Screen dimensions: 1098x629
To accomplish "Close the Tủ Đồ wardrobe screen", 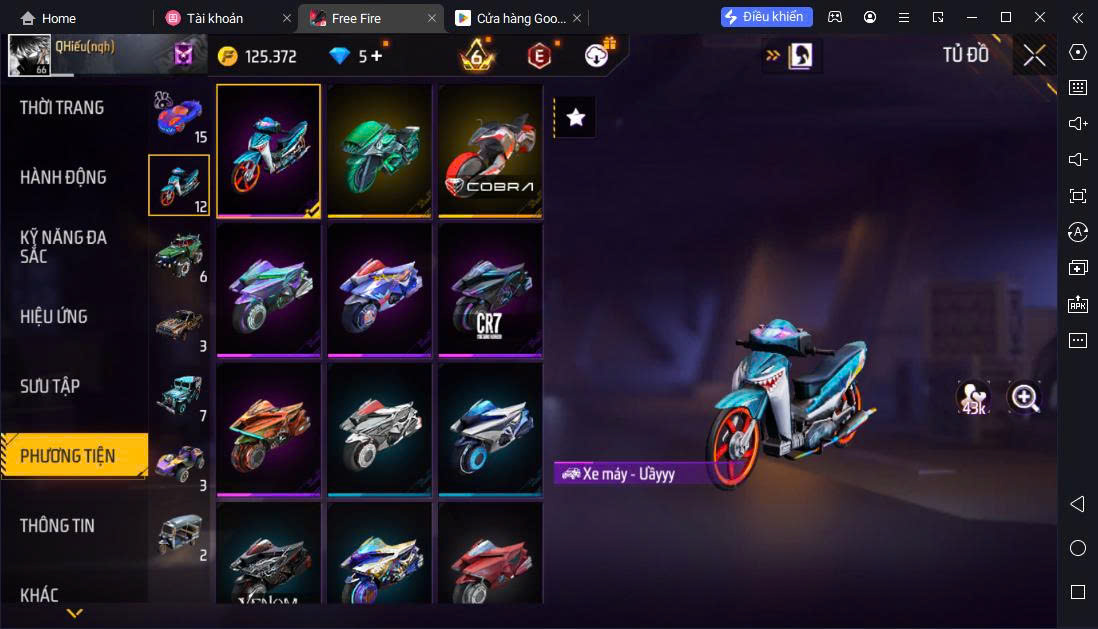I will (x=1034, y=55).
